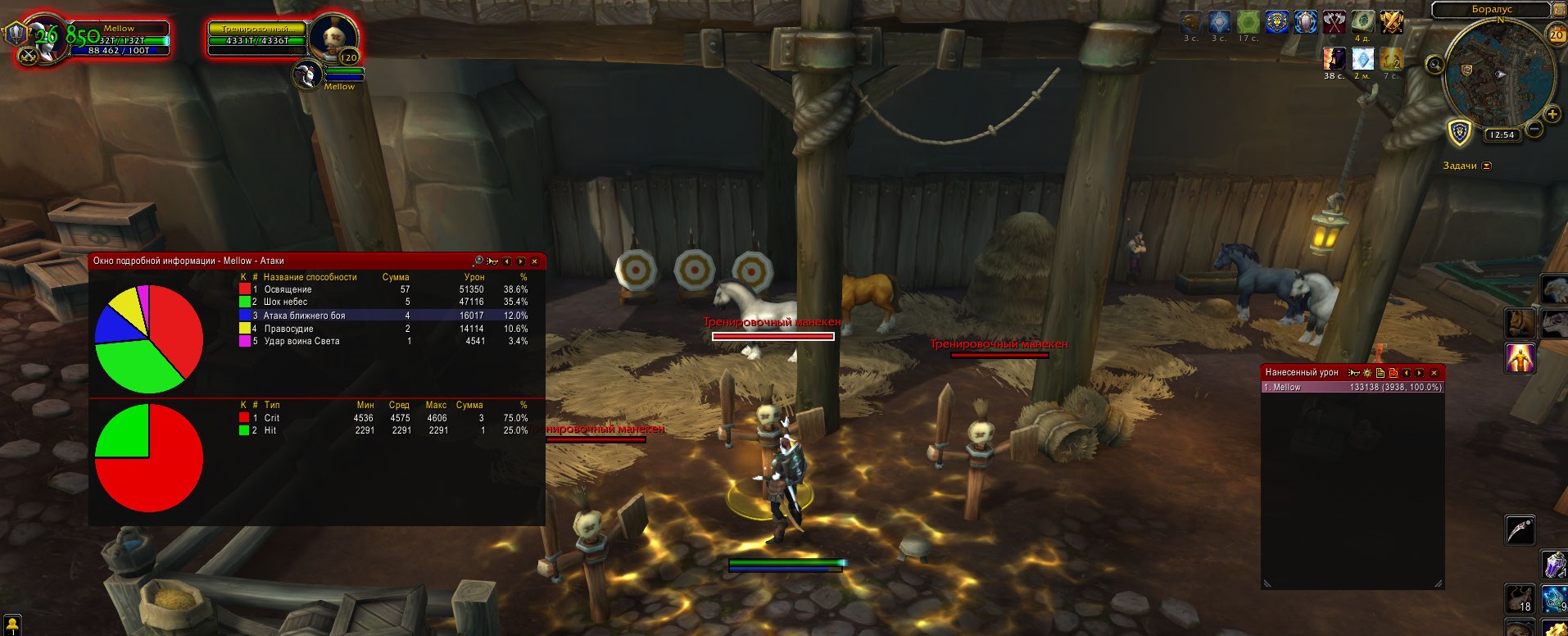Zoom in the minimap with the plus button
The image size is (1568, 636).
point(1552,114)
